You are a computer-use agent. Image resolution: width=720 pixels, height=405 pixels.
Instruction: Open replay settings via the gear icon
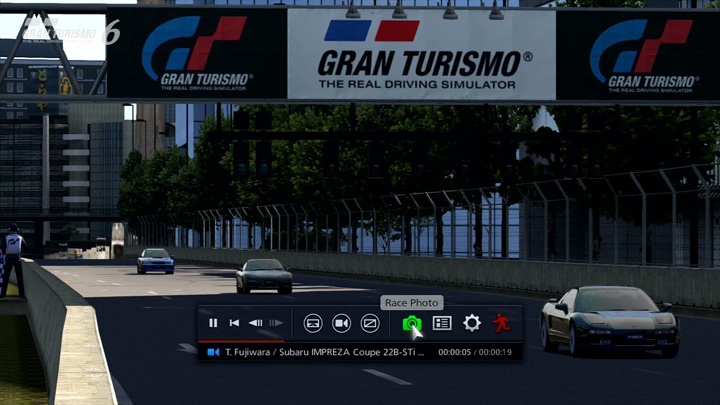[472, 323]
